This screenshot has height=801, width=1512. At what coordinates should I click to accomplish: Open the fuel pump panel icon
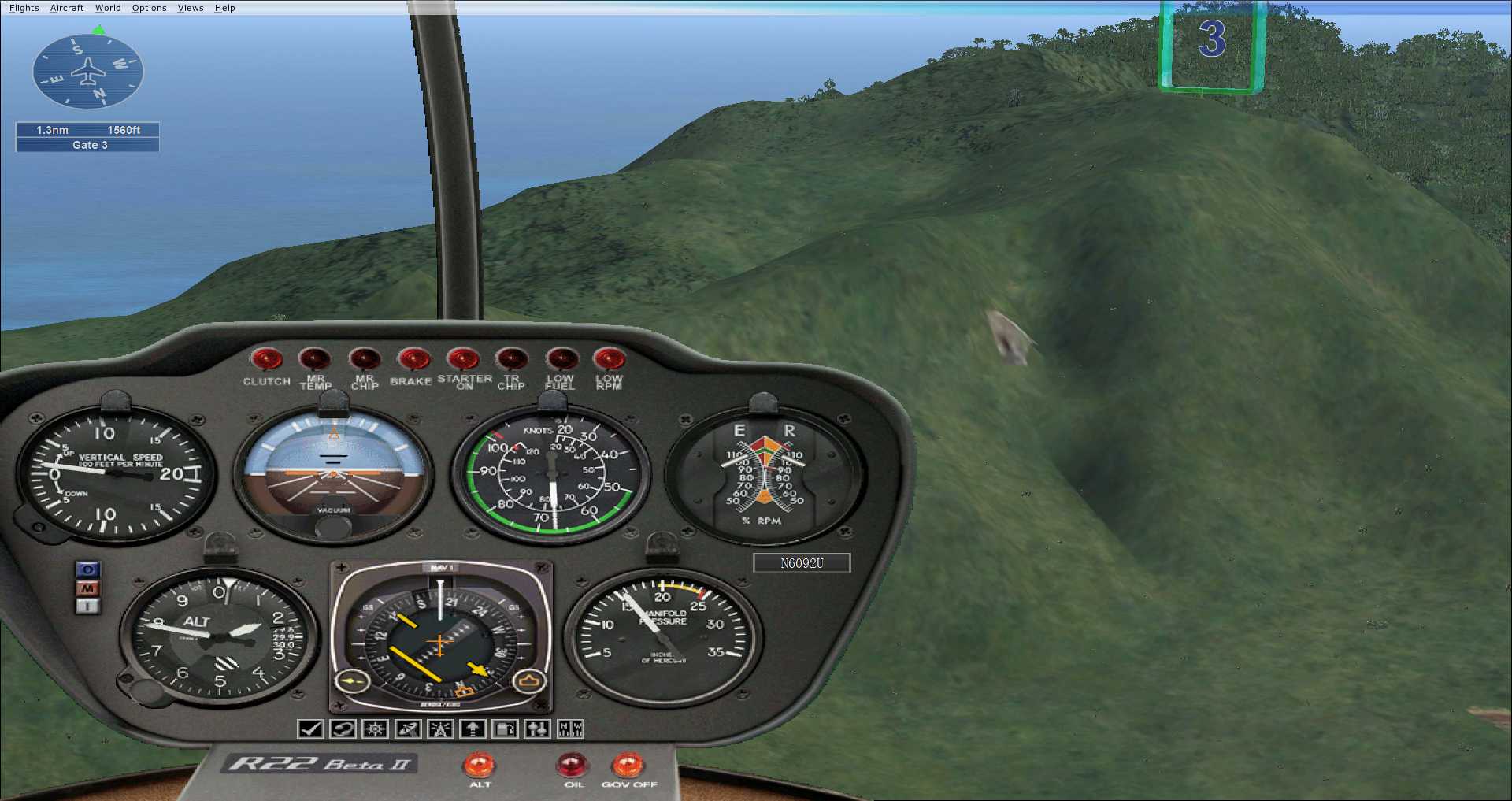click(505, 729)
